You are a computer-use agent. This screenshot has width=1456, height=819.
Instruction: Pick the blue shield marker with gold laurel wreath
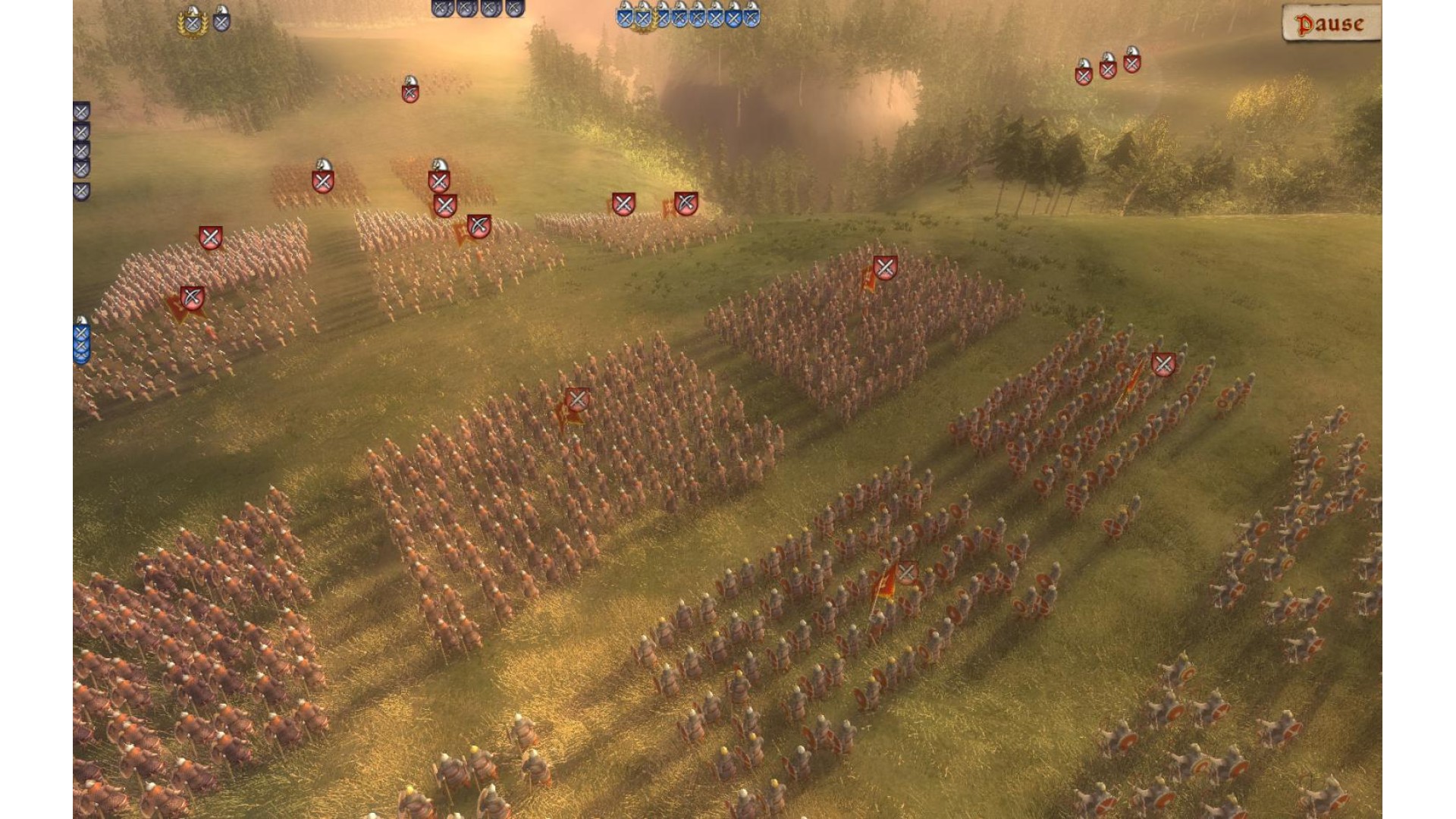(643, 18)
